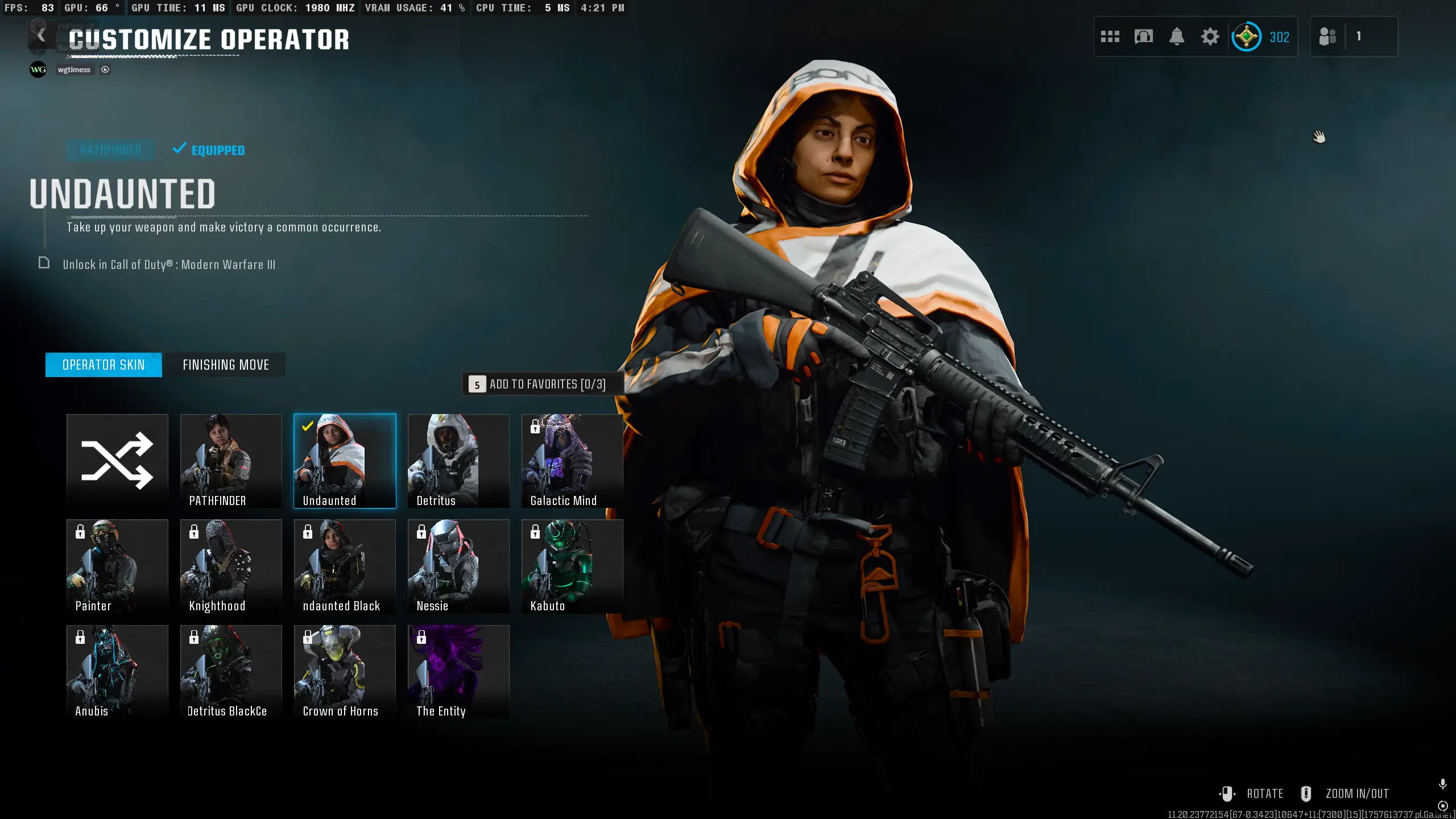The width and height of the screenshot is (1456, 819).
Task: View the purple Entity skin
Action: click(458, 671)
